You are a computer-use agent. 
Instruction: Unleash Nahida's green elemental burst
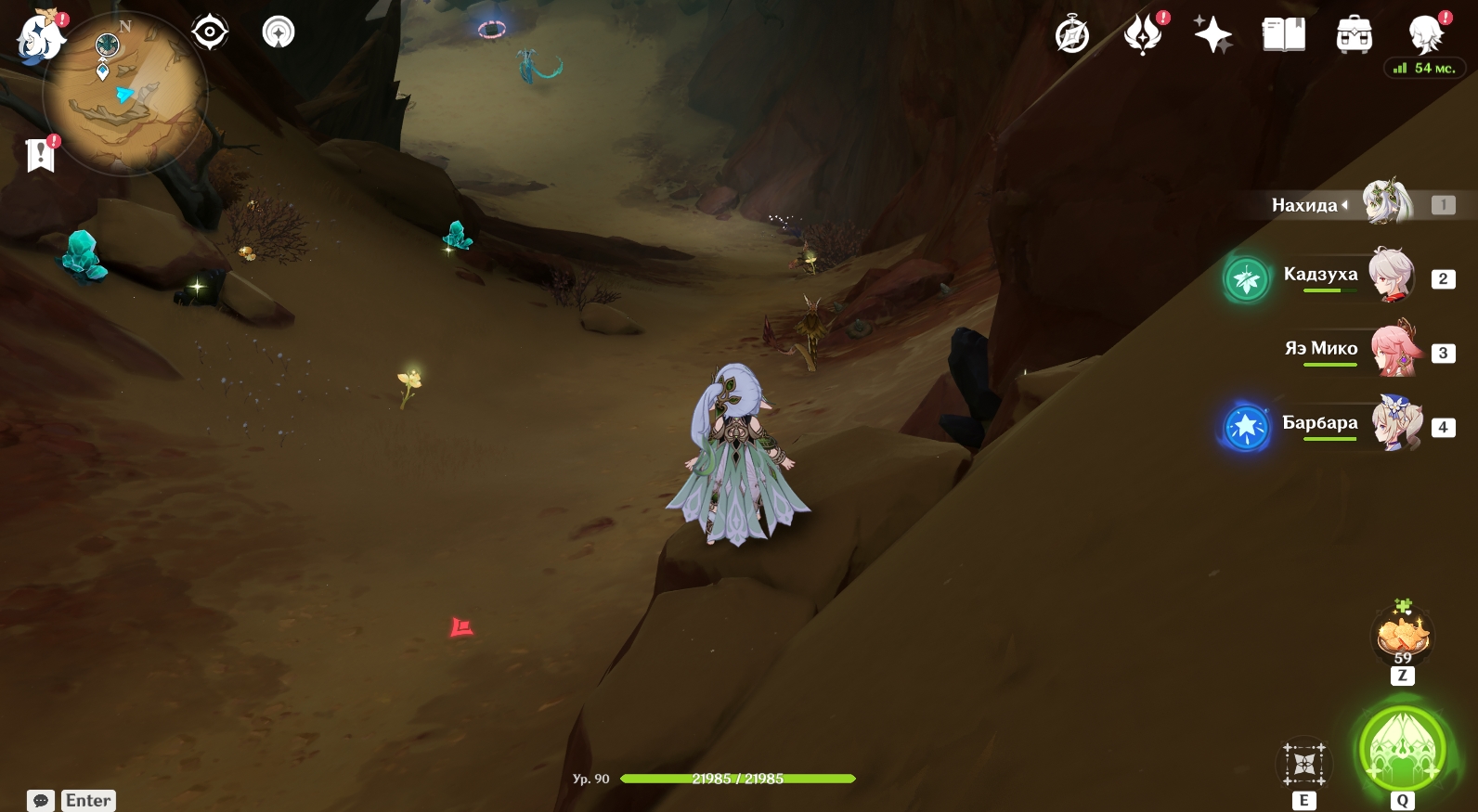point(1402,750)
